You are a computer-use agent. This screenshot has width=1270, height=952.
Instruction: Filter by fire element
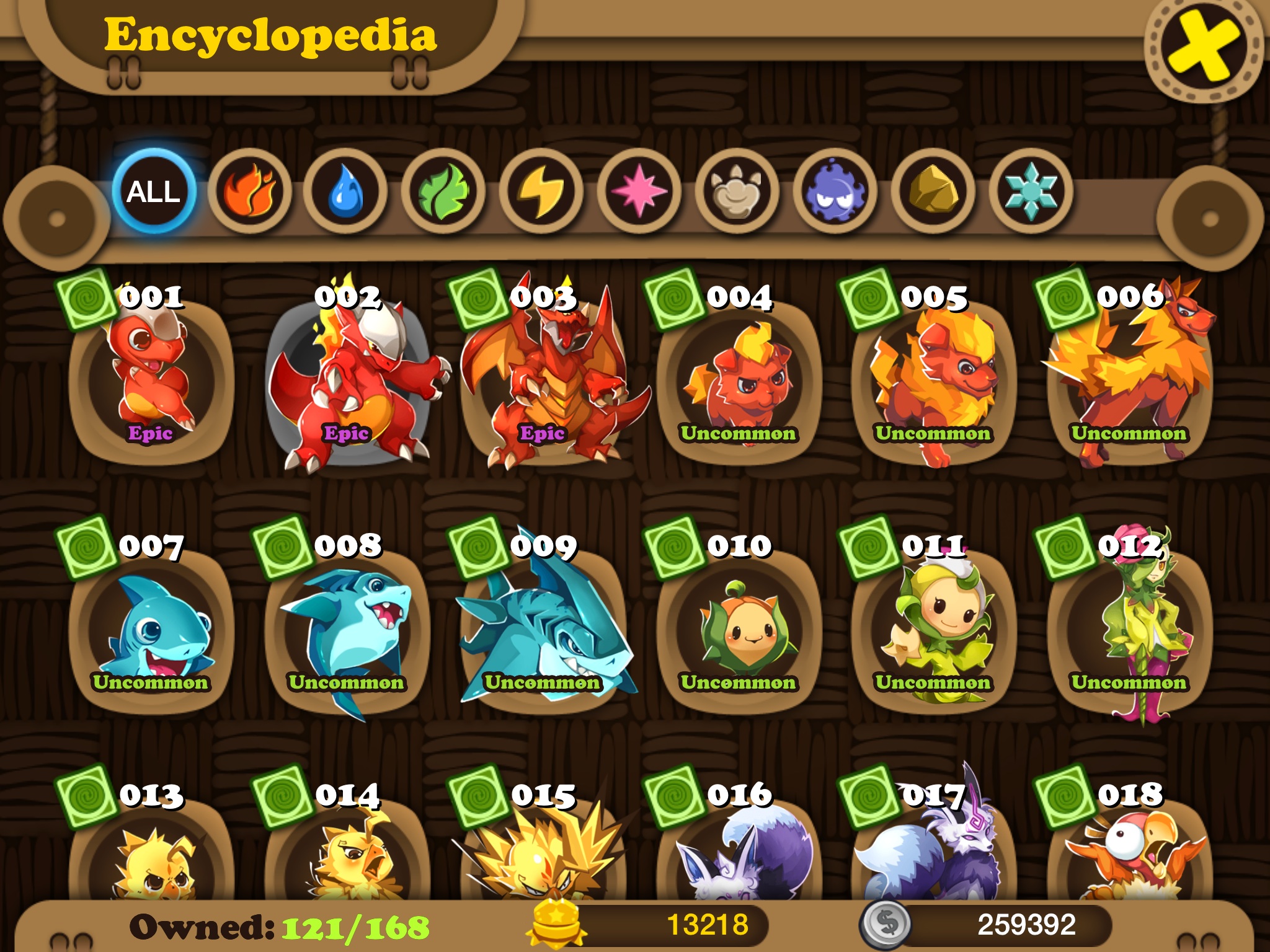coord(249,192)
